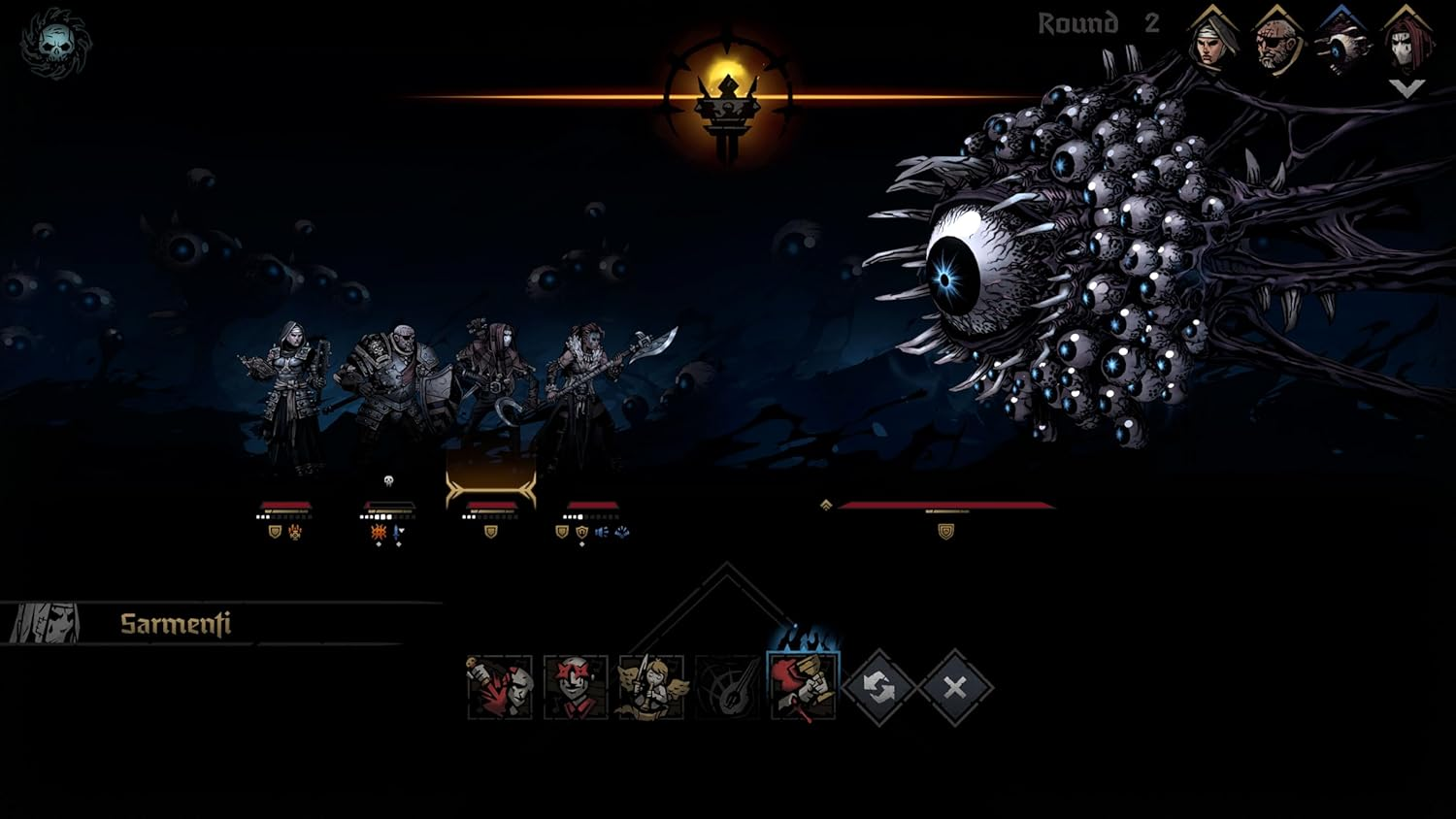Click the blue sword buff icon with downward arrow
This screenshot has height=819, width=1456.
pos(398,532)
